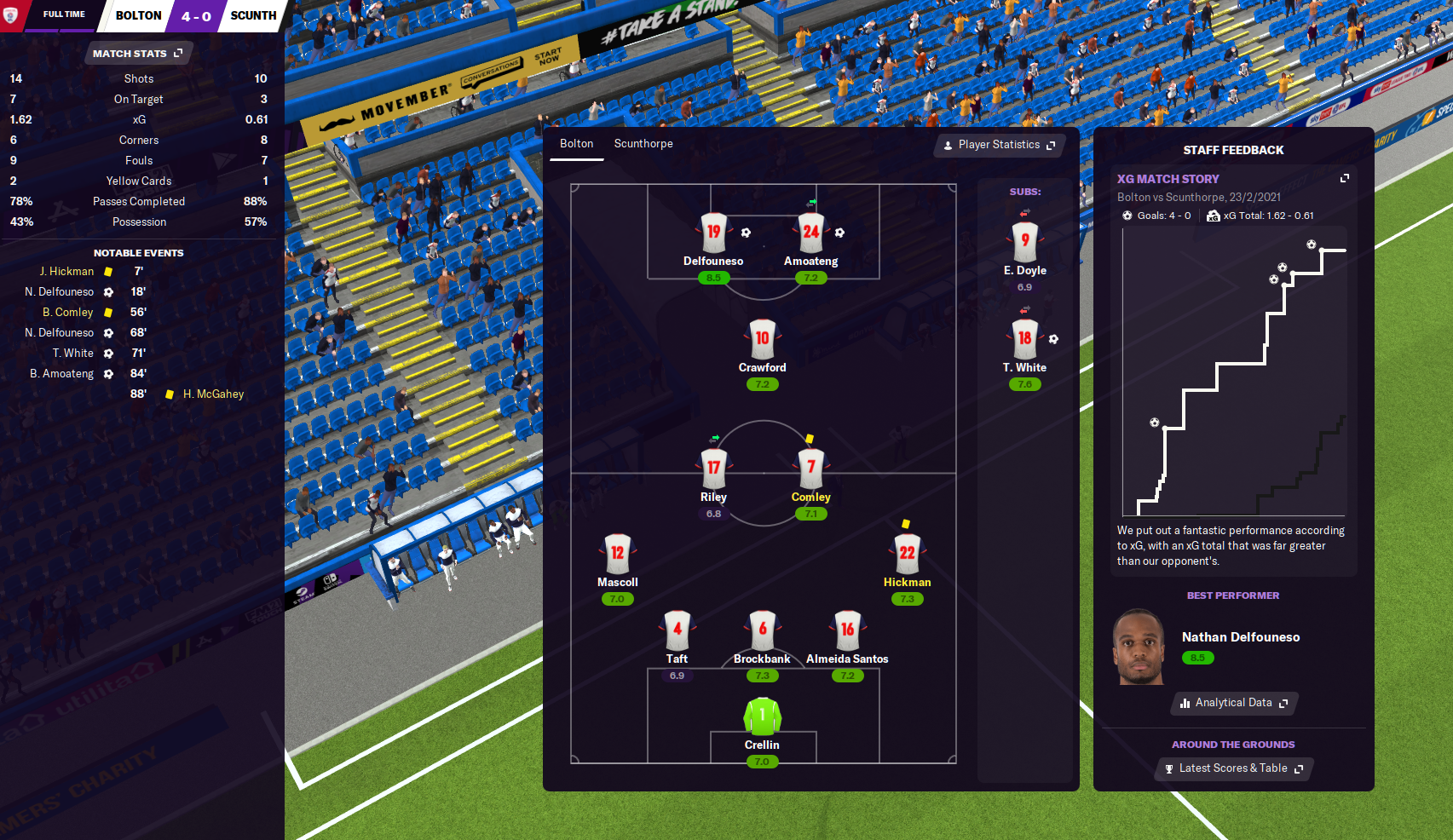Choose Brockbank's number 6 shirt
Image resolution: width=1453 pixels, height=840 pixels.
(762, 630)
